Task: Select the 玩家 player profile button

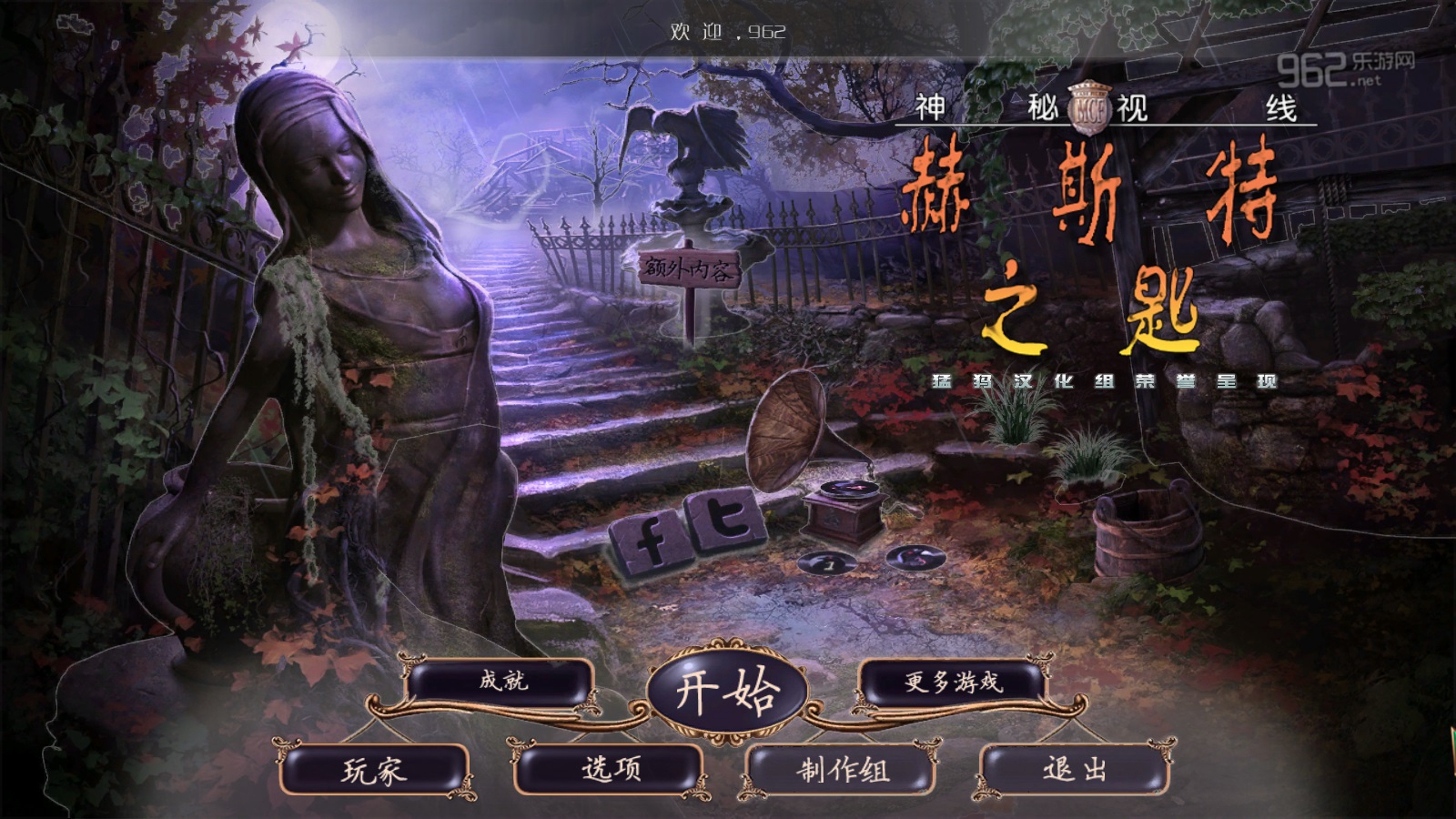Action: pyautogui.click(x=375, y=771)
